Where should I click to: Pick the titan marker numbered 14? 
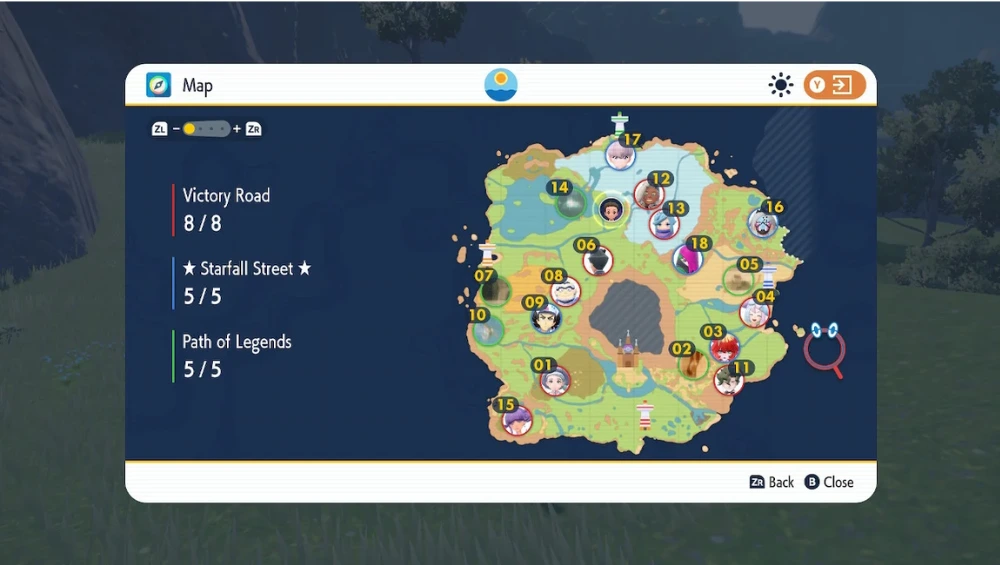[571, 203]
